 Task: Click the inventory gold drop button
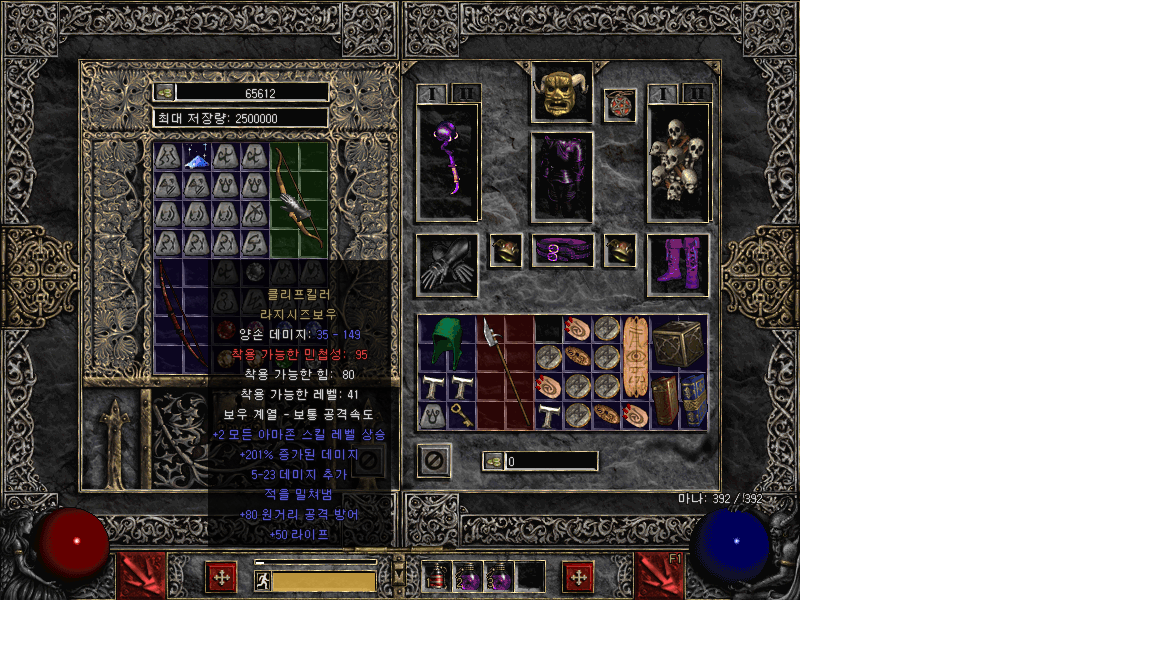(x=493, y=461)
